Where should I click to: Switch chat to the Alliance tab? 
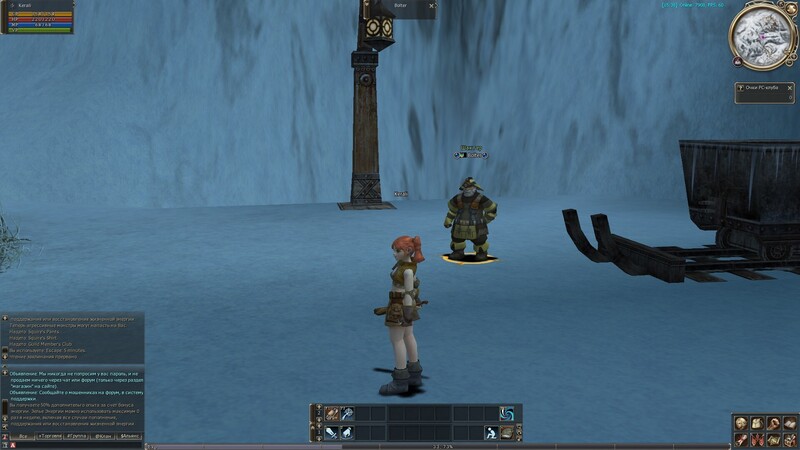130,437
